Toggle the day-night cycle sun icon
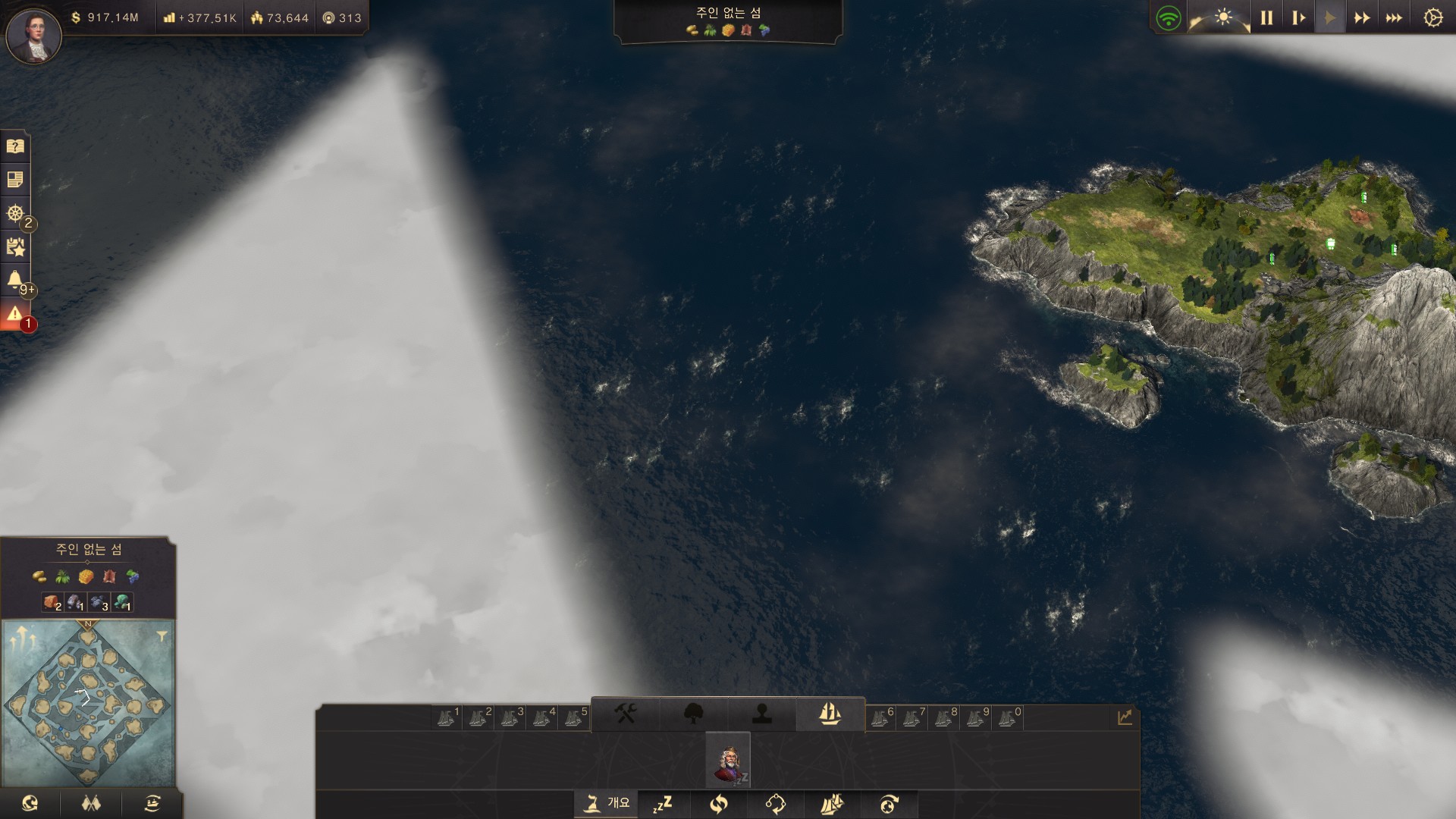1456x819 pixels. [x=1222, y=17]
